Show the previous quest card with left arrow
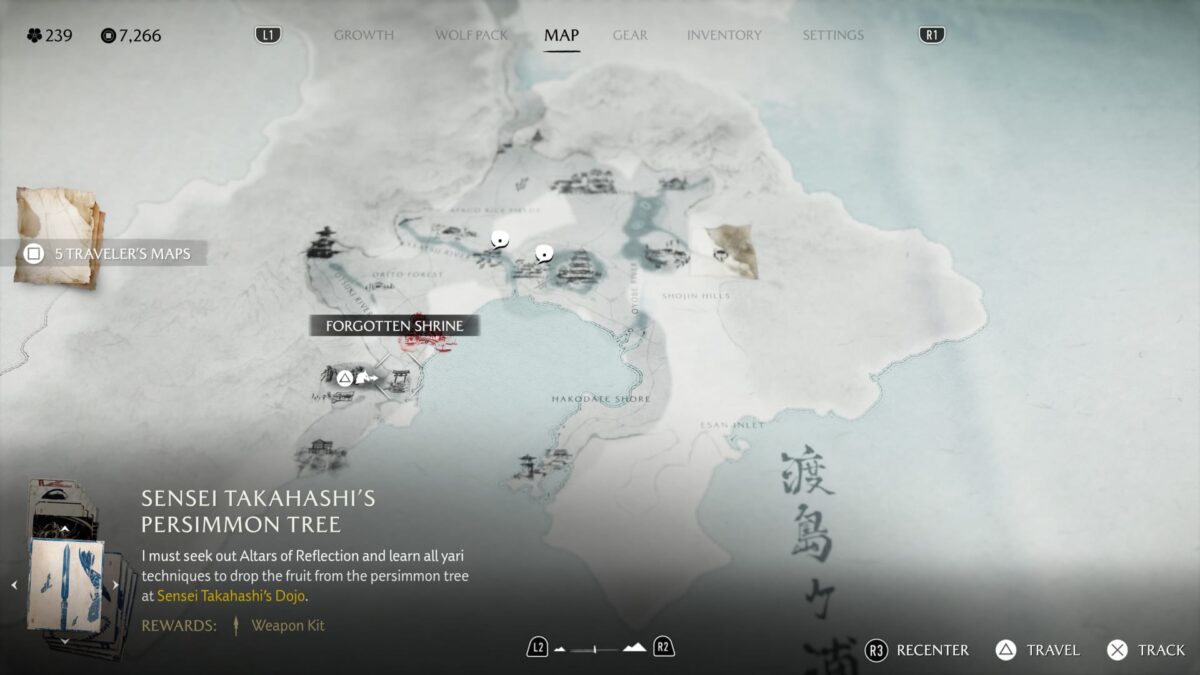 click(x=14, y=585)
